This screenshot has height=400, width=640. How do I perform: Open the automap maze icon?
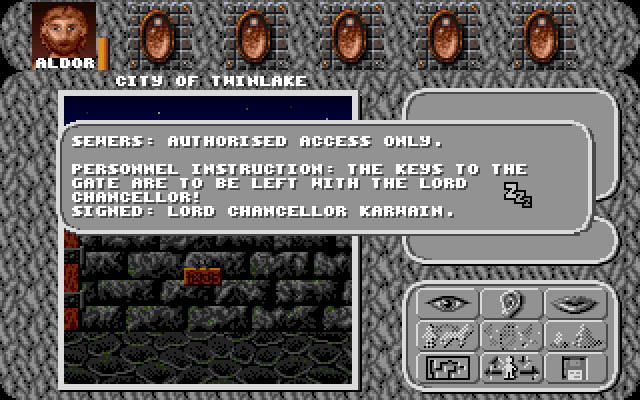coord(448,367)
